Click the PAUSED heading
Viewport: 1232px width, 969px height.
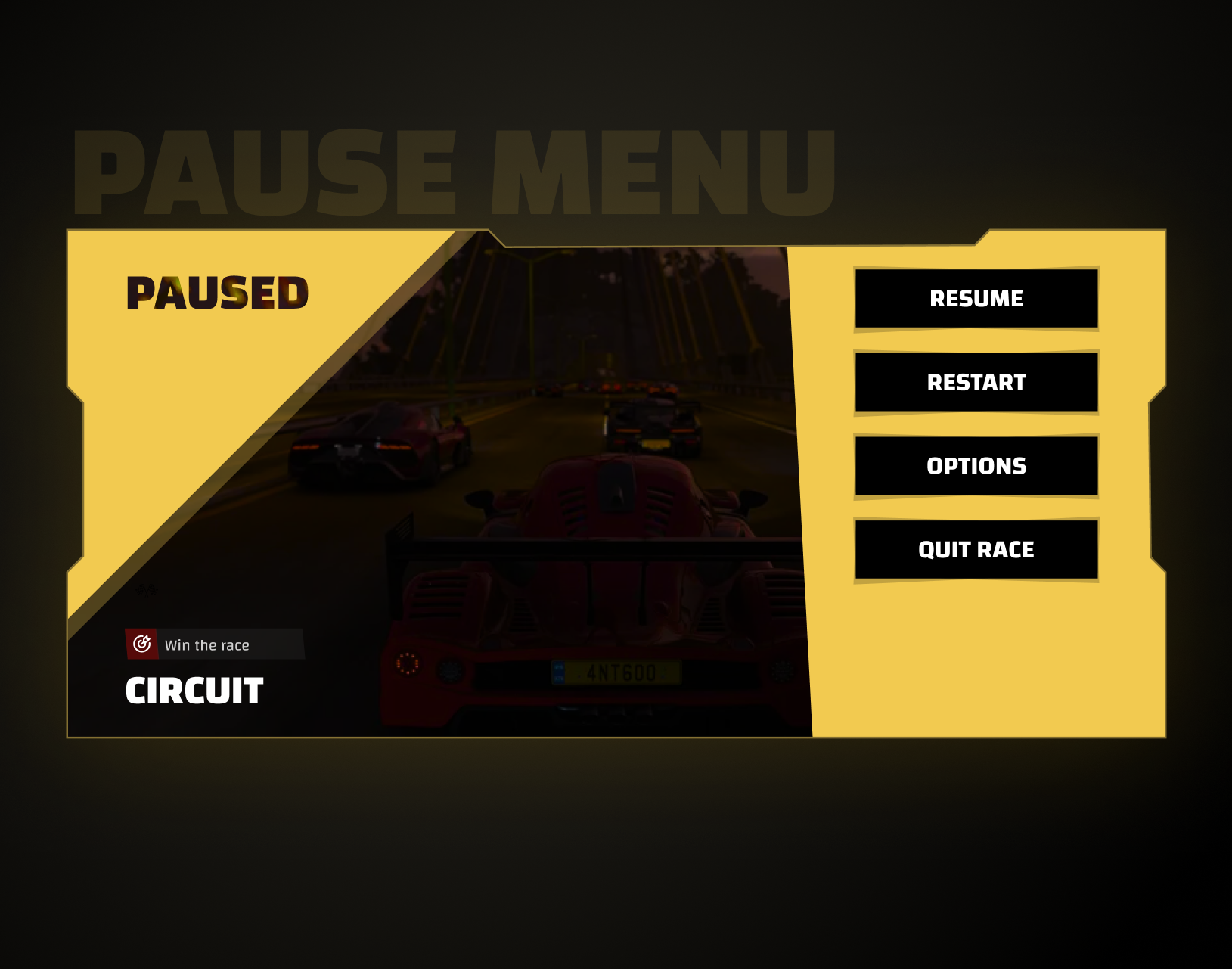point(216,293)
